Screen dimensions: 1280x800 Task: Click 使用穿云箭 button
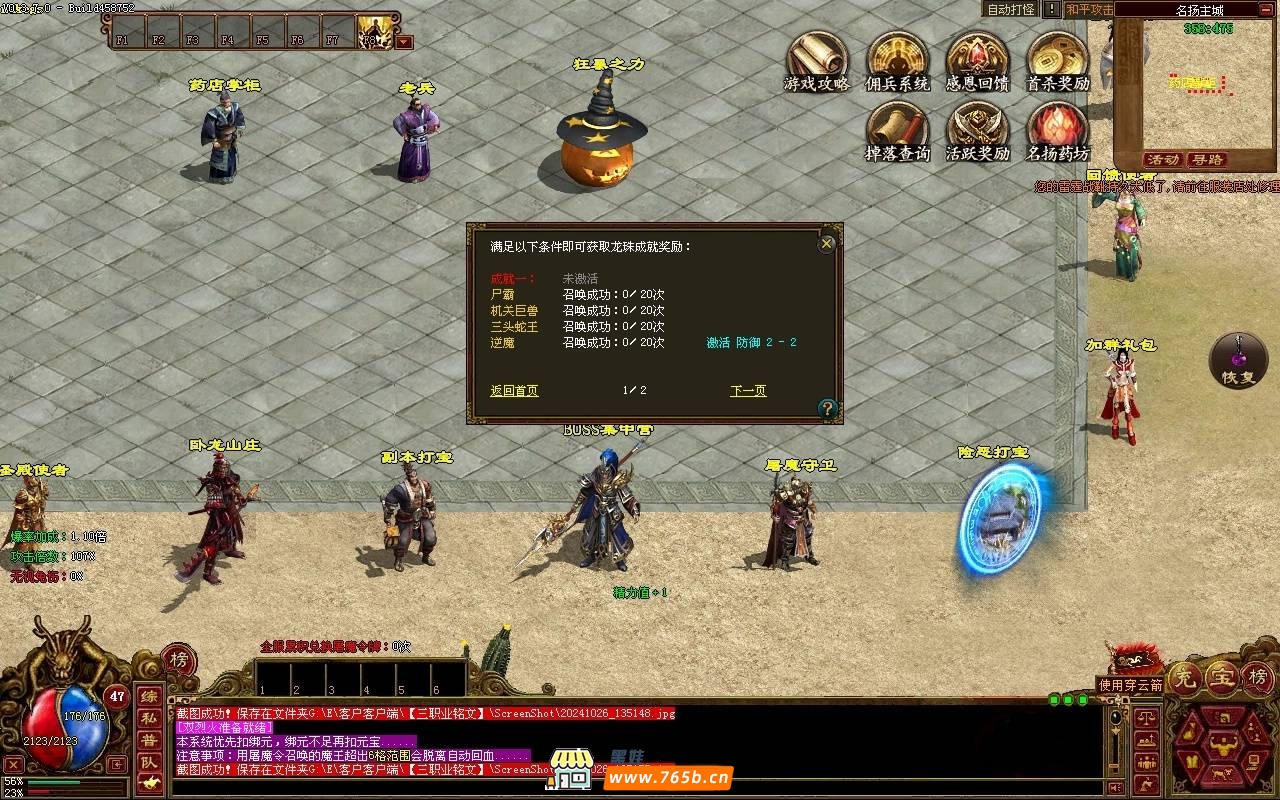pos(1130,685)
